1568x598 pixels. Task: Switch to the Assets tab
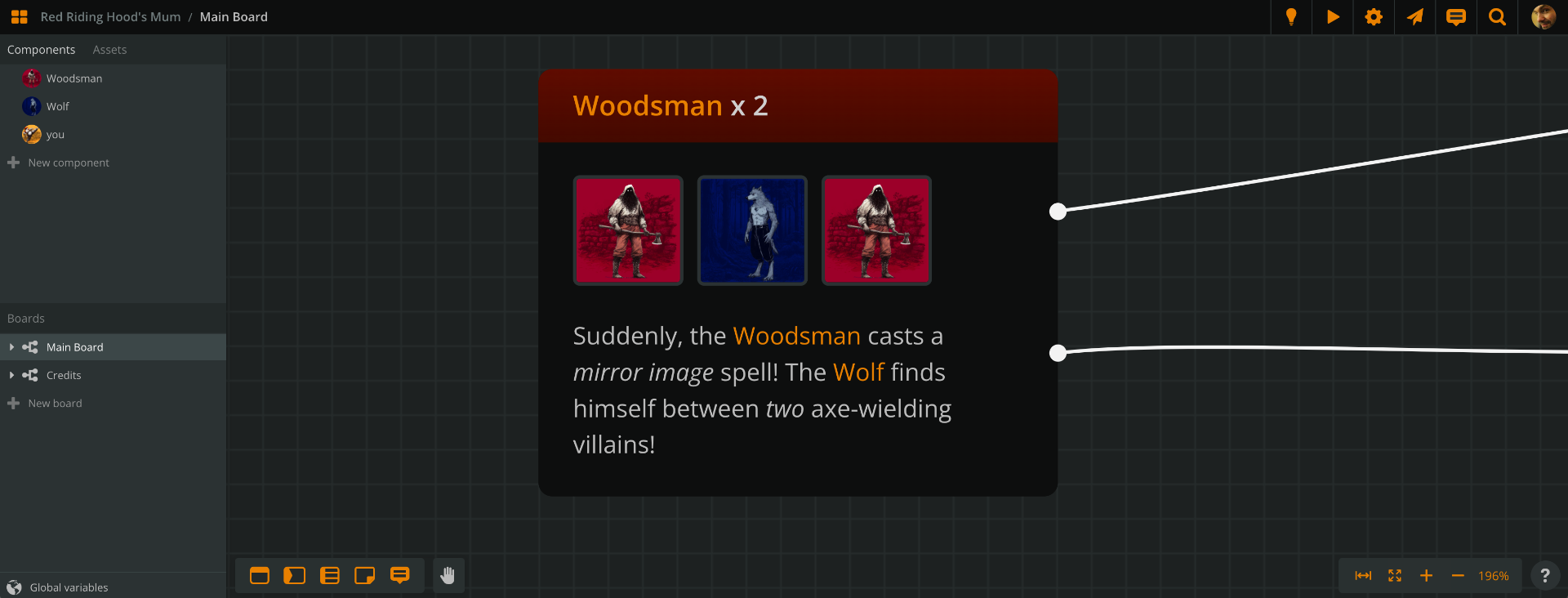109,49
